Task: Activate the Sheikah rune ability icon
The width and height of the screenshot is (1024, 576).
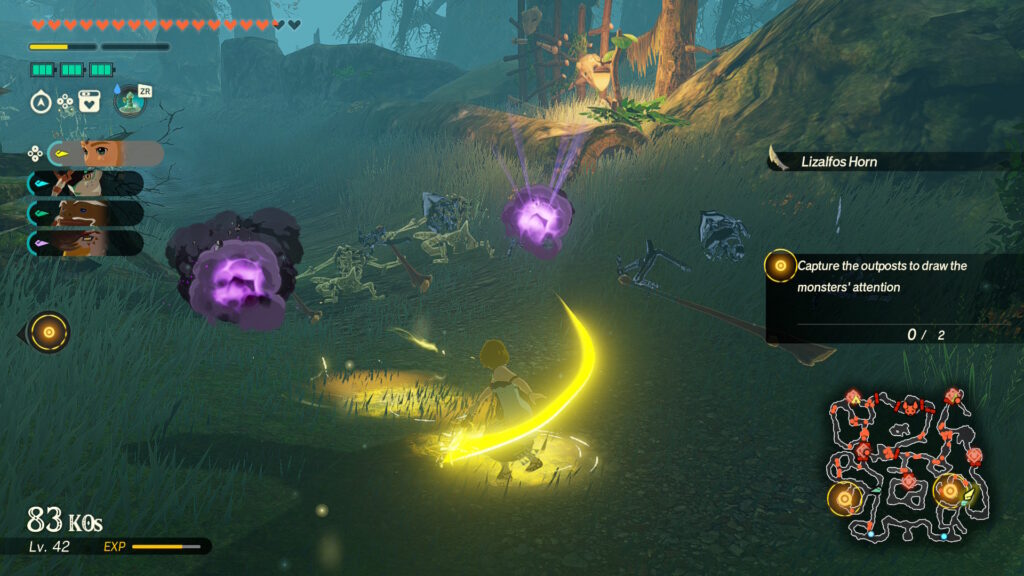Action: coord(128,101)
